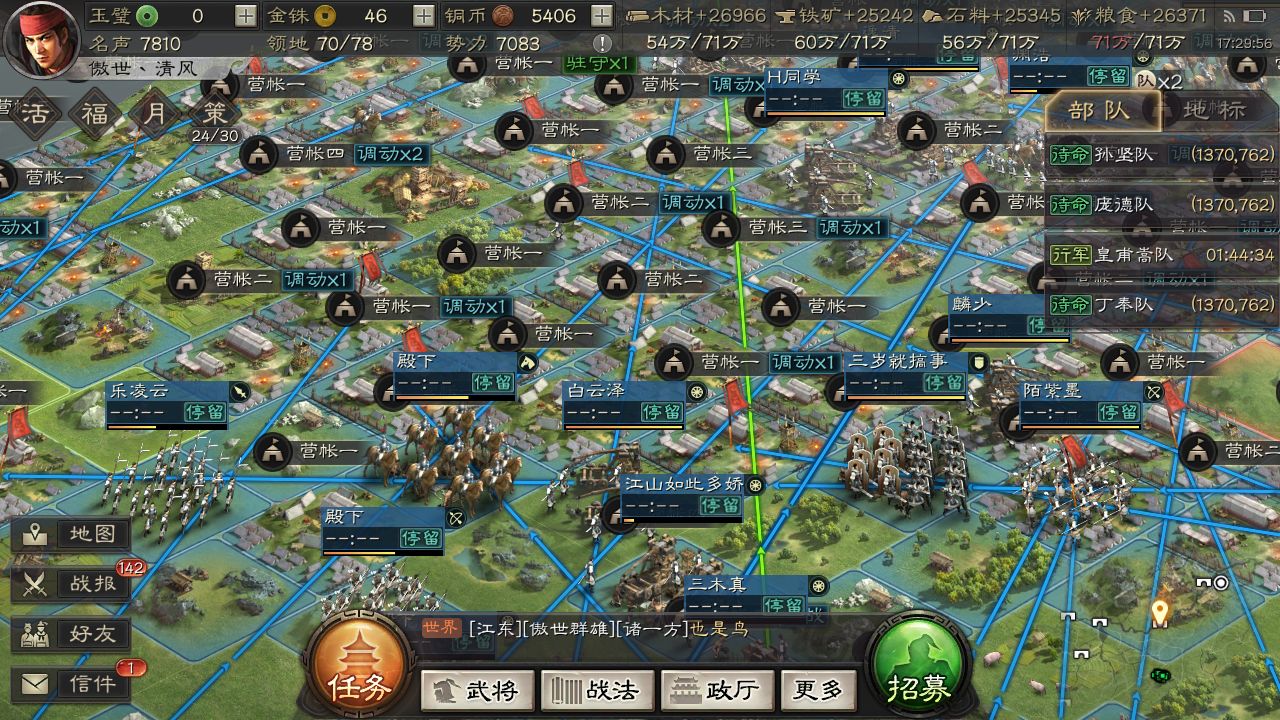The image size is (1280, 720).
Task: Open the 地图 map view
Action: (72, 534)
